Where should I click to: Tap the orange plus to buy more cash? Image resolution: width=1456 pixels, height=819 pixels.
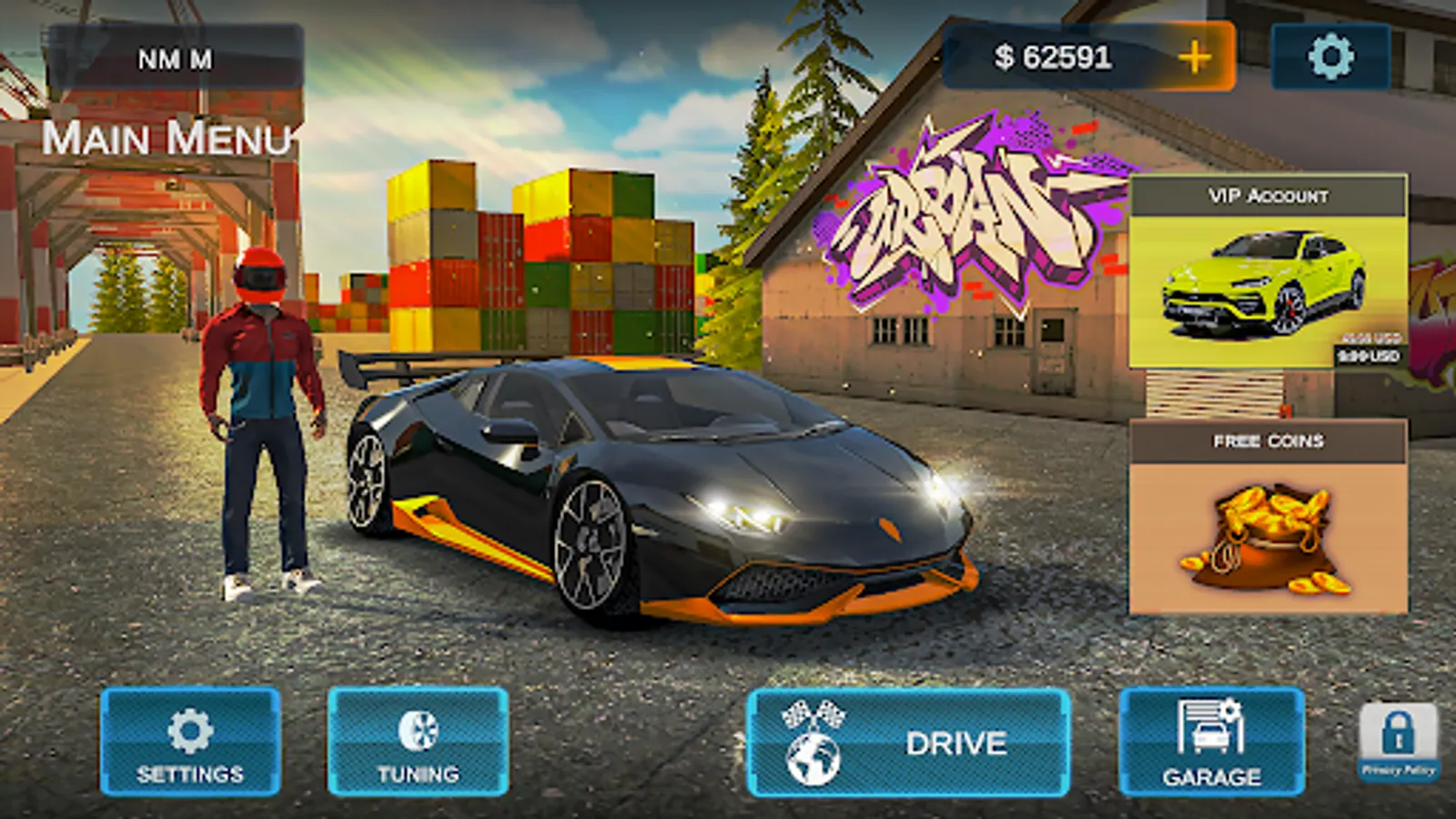tap(1196, 57)
